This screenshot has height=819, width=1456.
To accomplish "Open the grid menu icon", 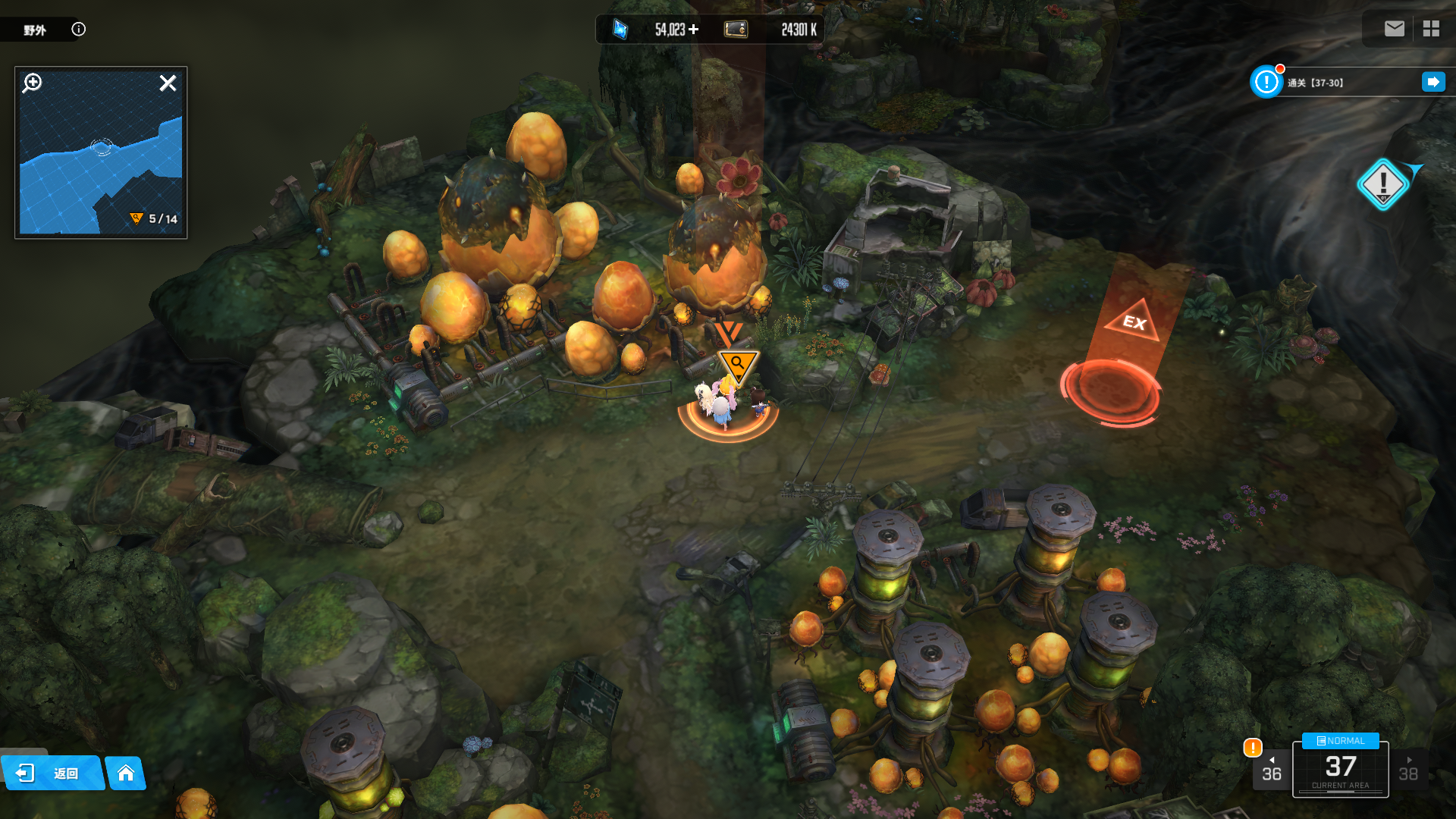I will tap(1431, 29).
